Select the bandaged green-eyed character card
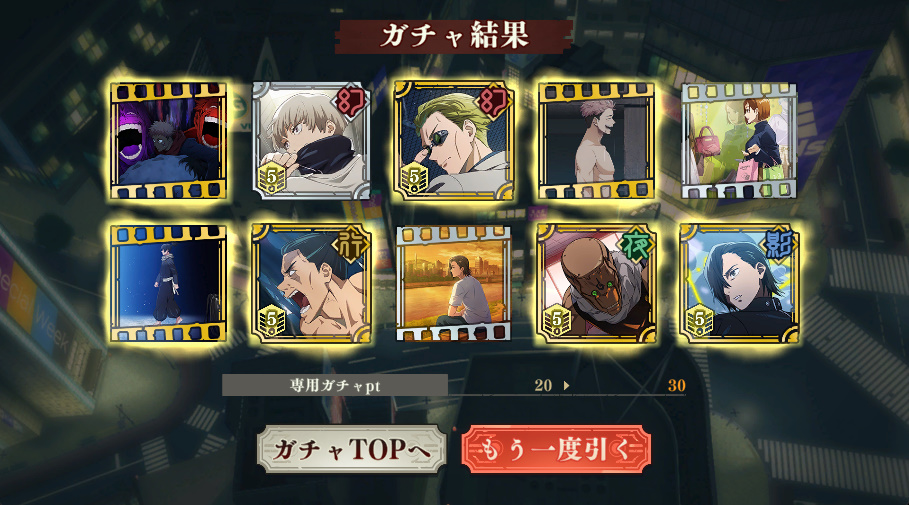Viewport: 909px width, 505px height. tap(596, 283)
